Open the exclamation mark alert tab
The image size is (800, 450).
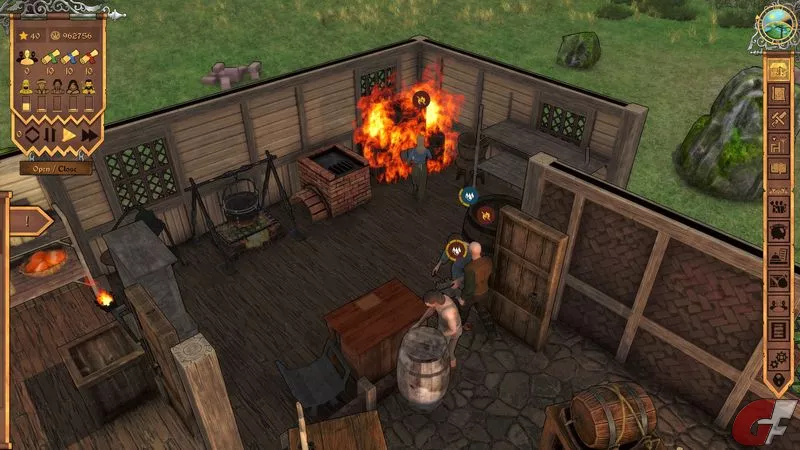28,220
